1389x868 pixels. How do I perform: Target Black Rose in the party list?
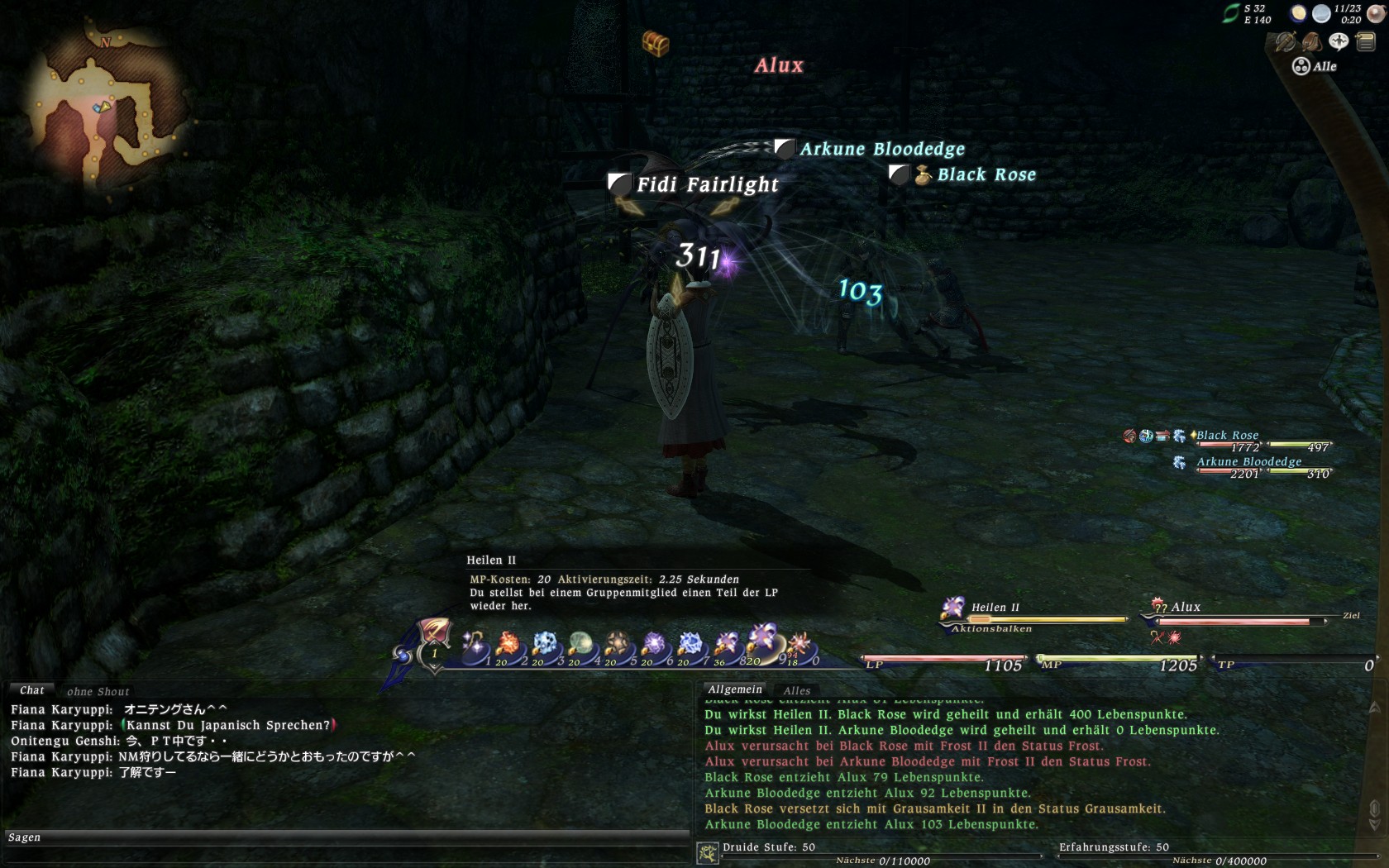tap(1228, 436)
